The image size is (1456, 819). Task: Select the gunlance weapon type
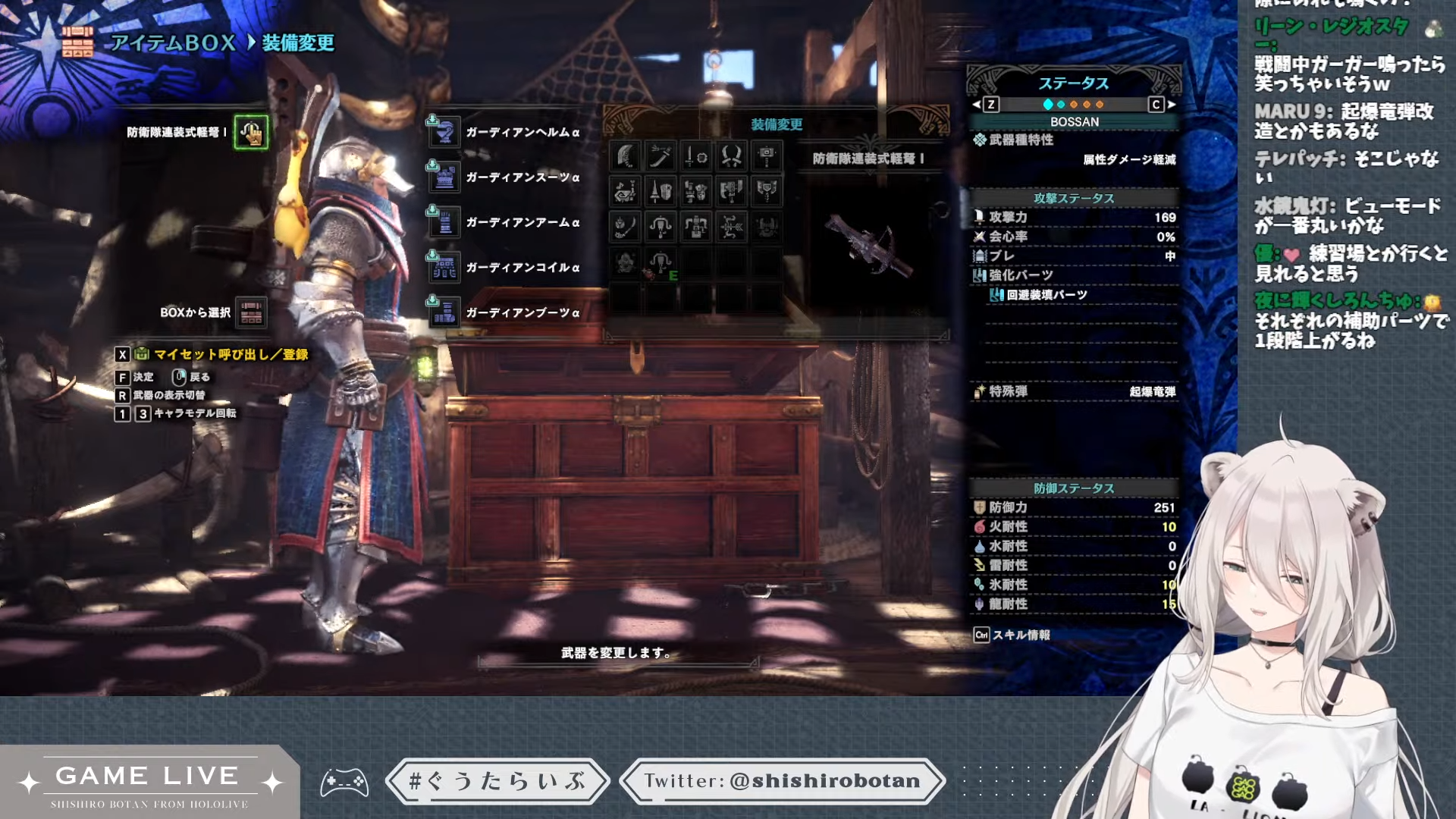696,191
